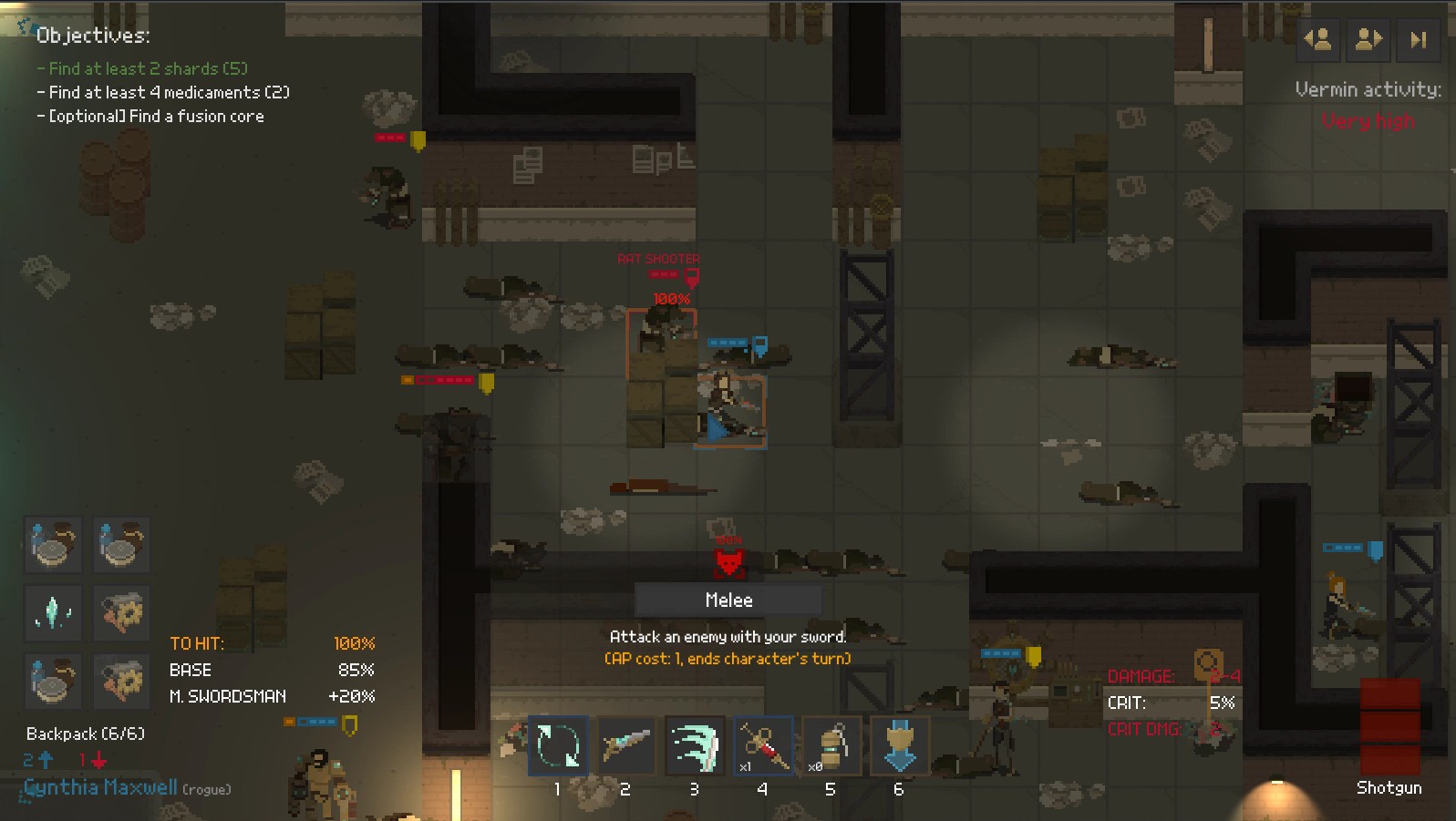1456x821 pixels.
Task: Click the Shotgun weapon label
Action: [1387, 787]
